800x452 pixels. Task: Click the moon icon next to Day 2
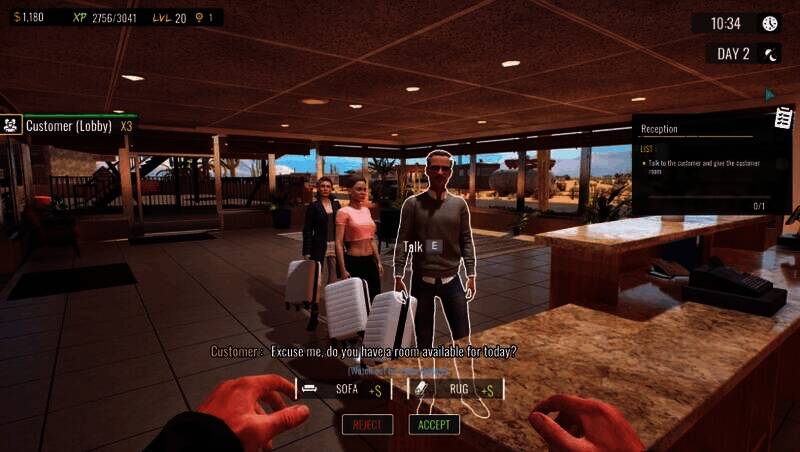coord(771,54)
